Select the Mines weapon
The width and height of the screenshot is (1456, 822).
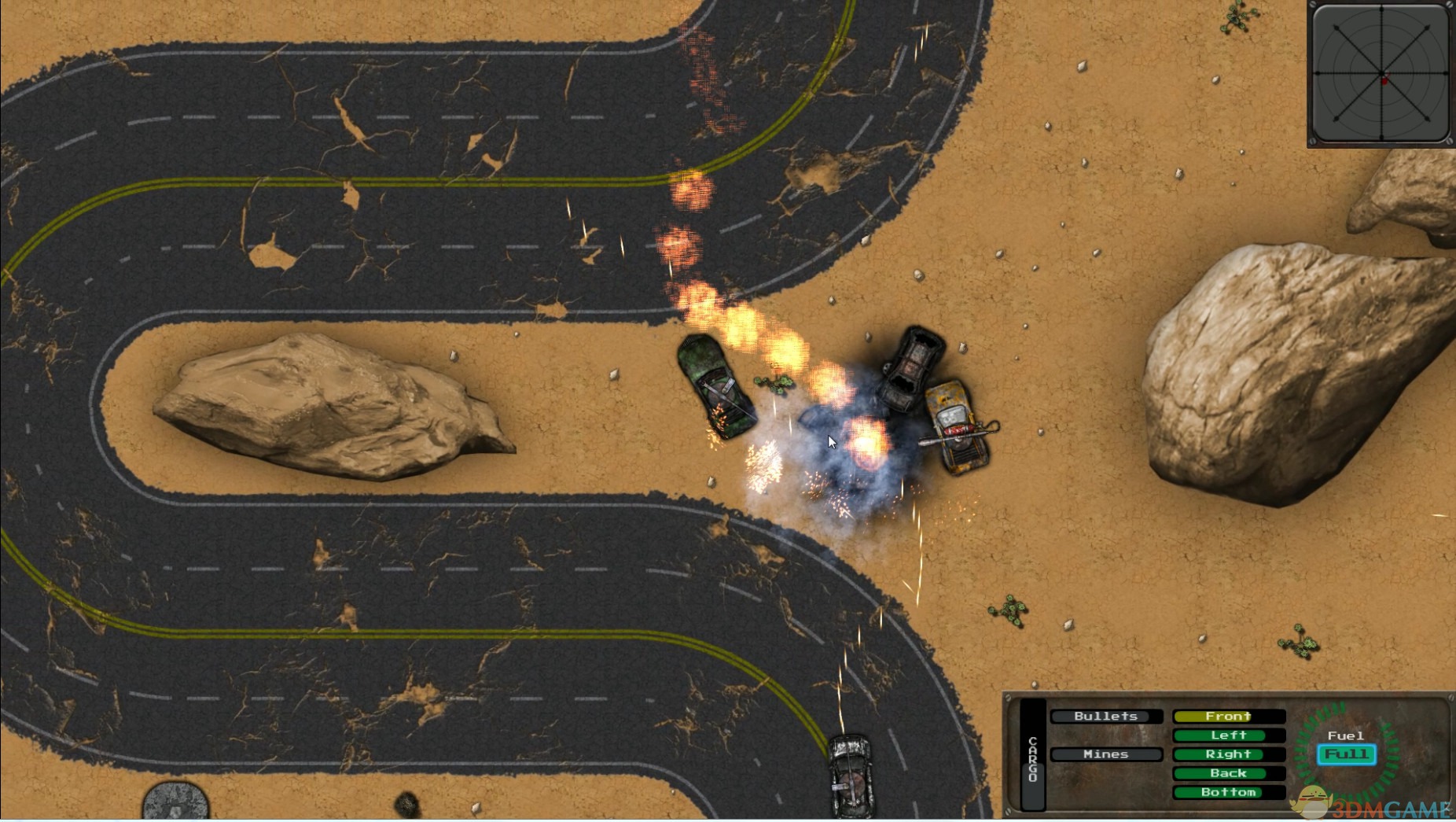(1105, 754)
